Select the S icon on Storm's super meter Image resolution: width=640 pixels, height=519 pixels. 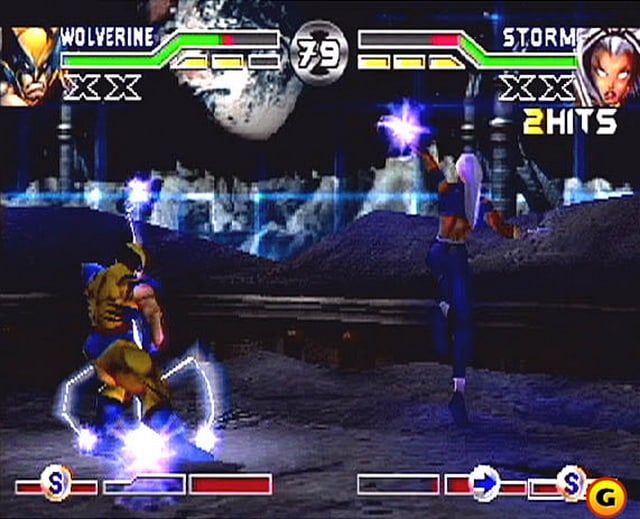tap(573, 483)
